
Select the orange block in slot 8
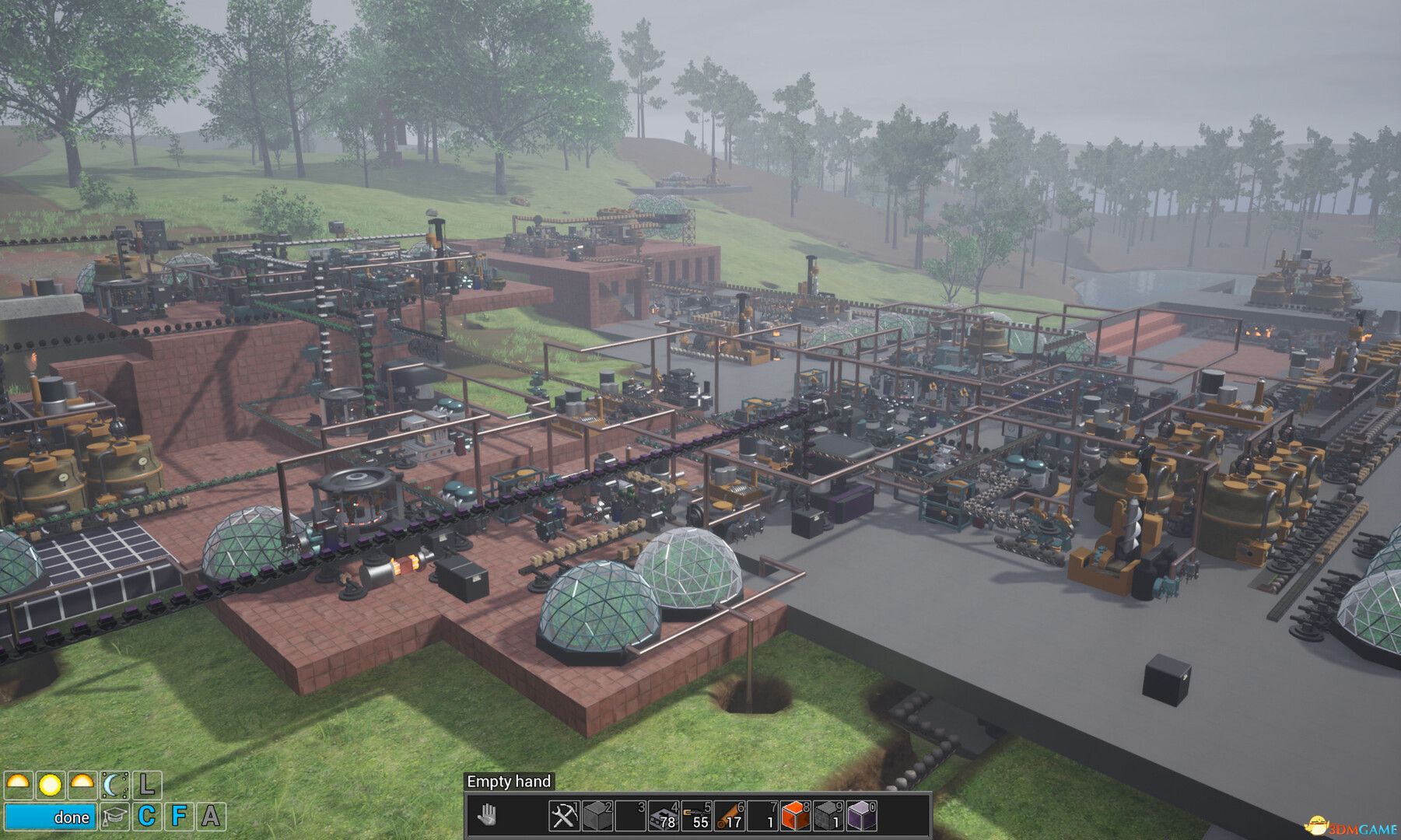click(796, 816)
